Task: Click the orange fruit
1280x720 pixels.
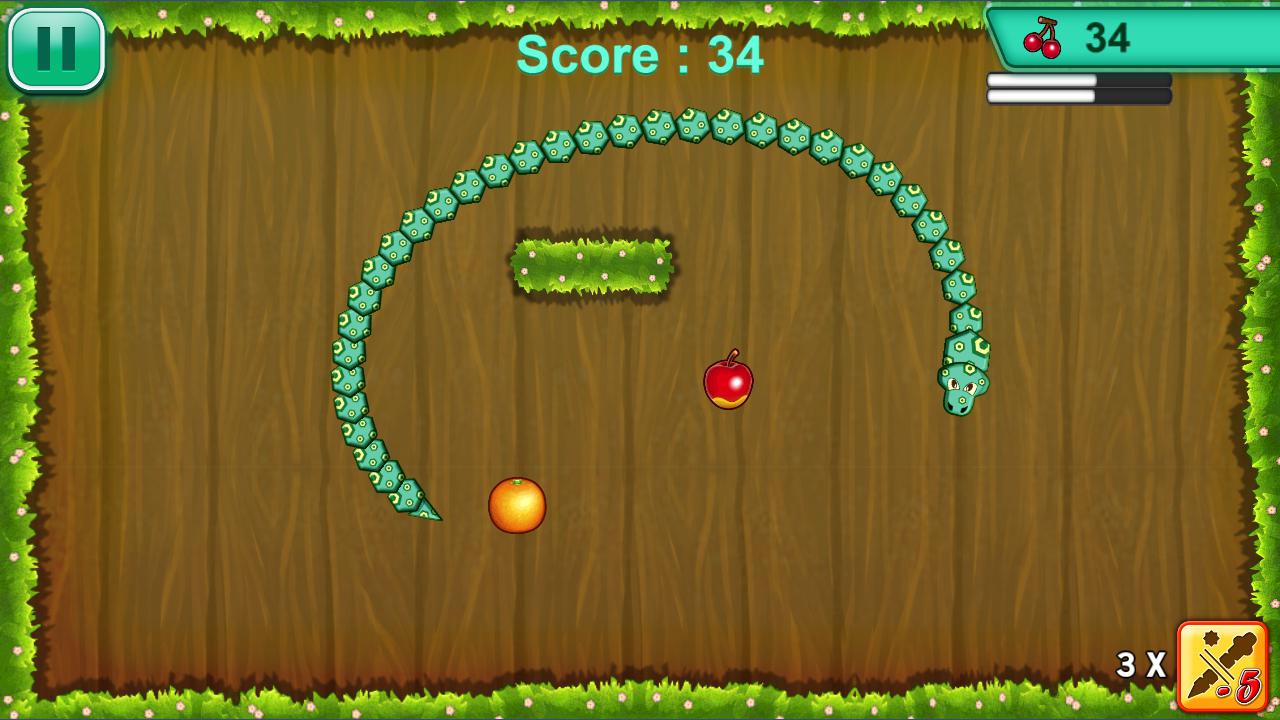Action: click(515, 504)
